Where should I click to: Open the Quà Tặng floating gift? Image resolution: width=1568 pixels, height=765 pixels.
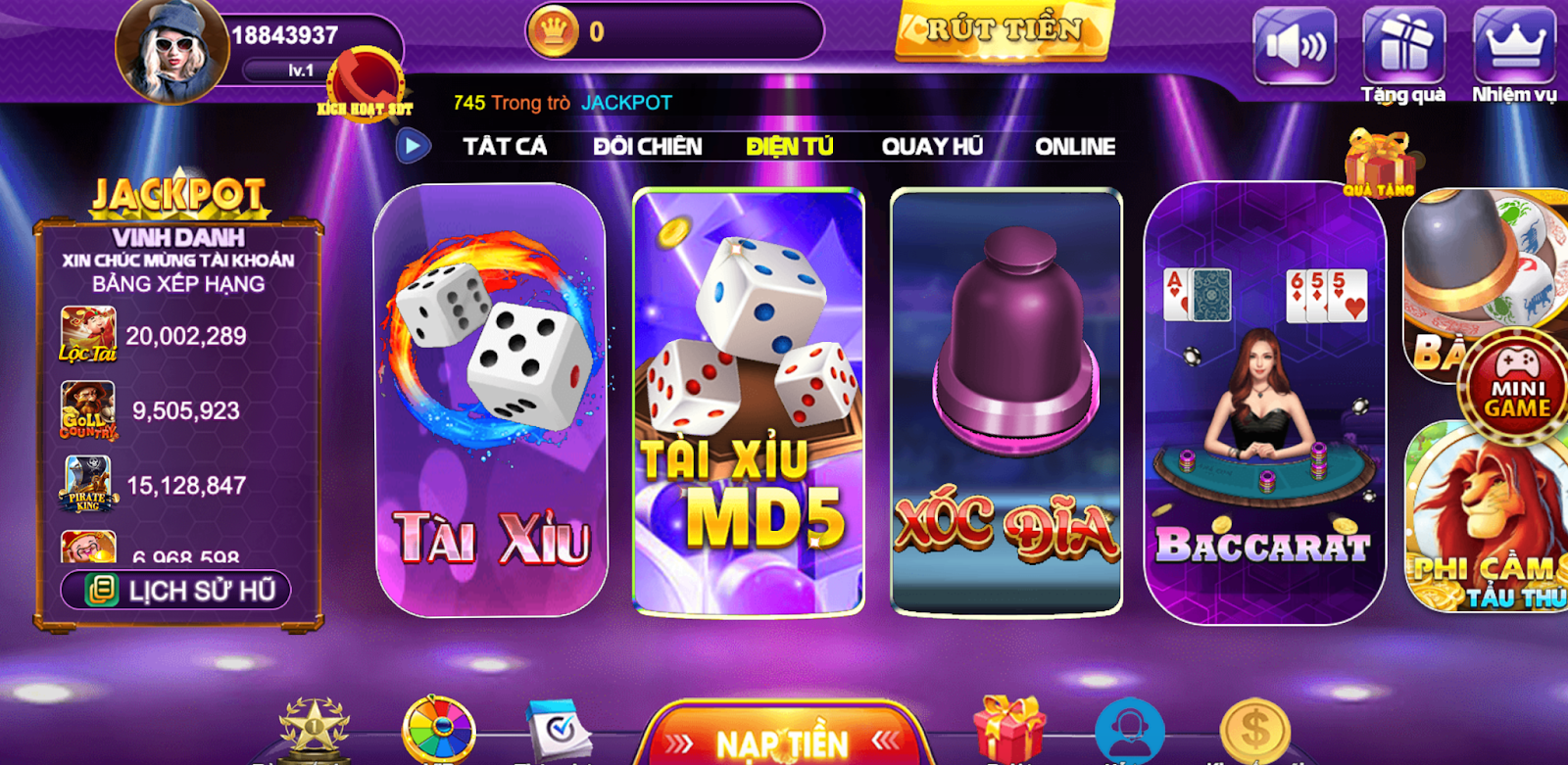1380,162
